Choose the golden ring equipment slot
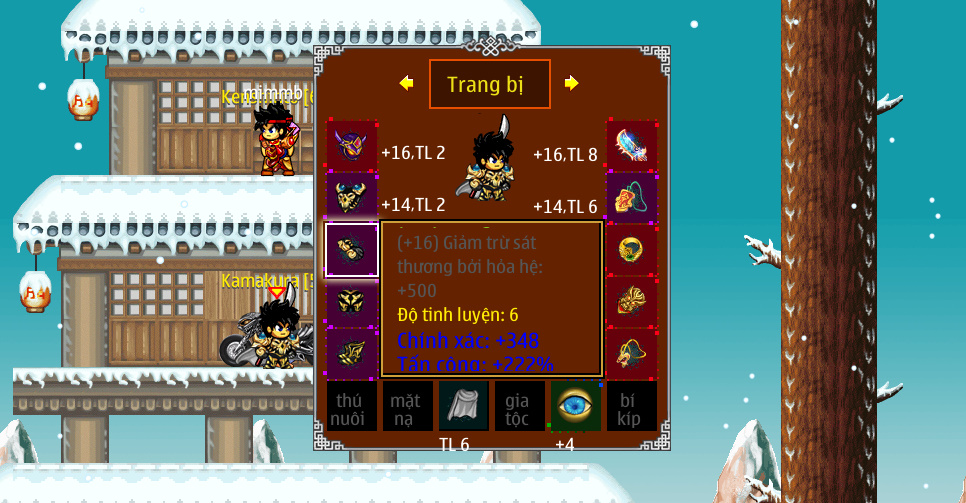966x503 pixels. (632, 249)
